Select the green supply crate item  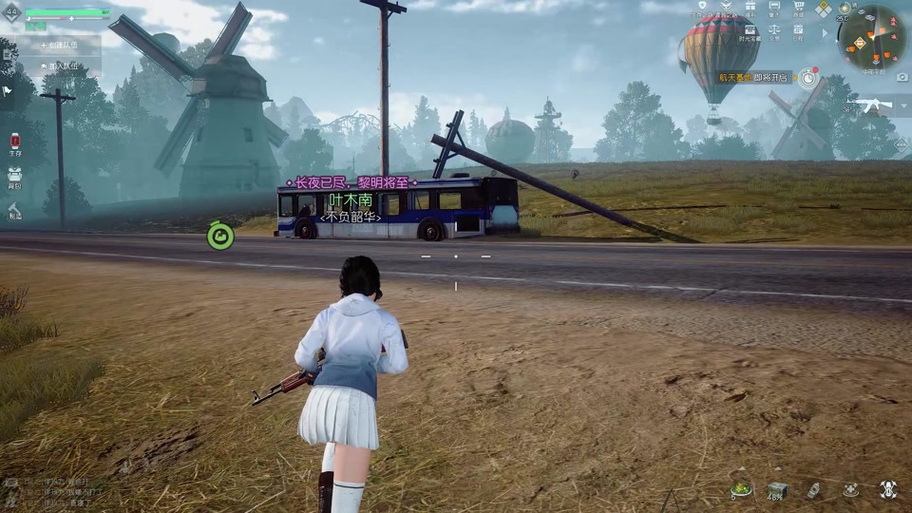pyautogui.click(x=777, y=489)
